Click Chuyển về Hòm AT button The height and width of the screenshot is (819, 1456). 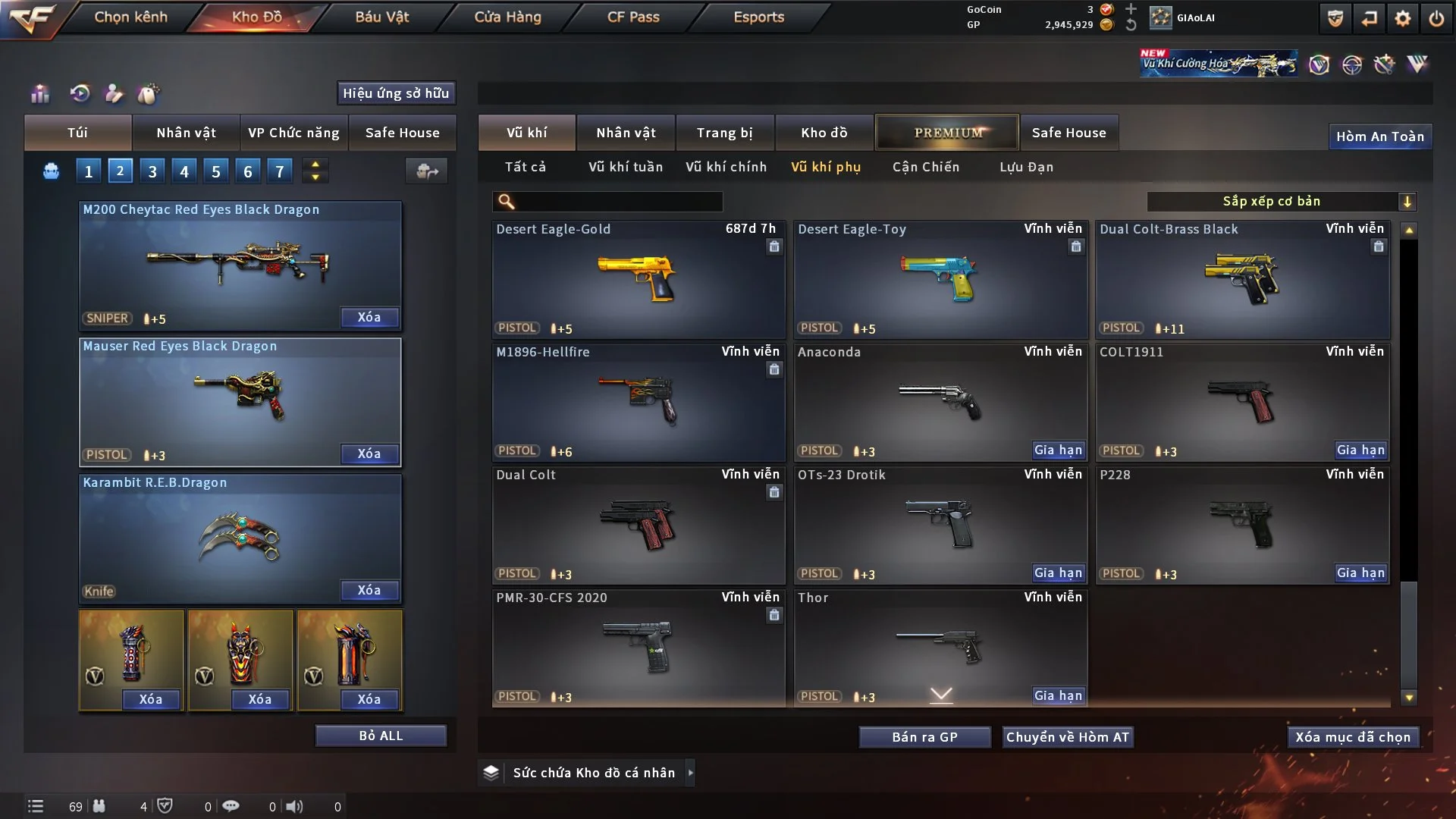point(1067,737)
